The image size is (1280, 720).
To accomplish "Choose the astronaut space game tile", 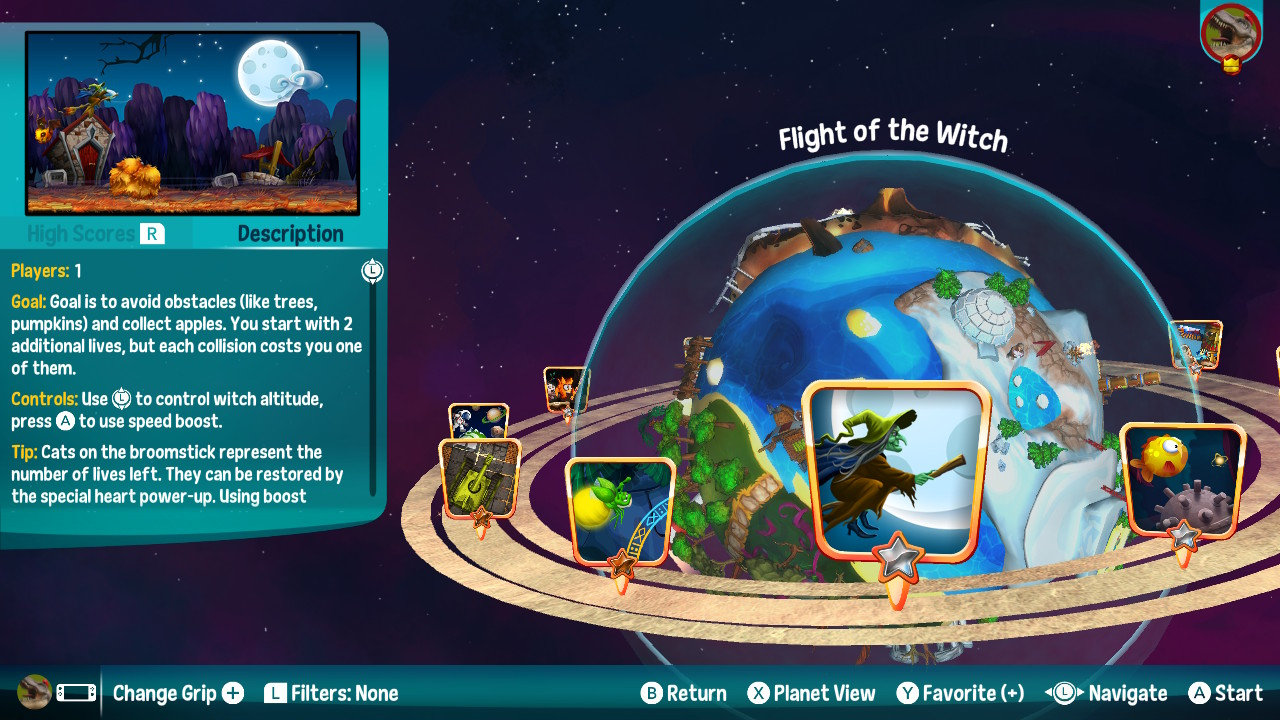I will click(479, 420).
